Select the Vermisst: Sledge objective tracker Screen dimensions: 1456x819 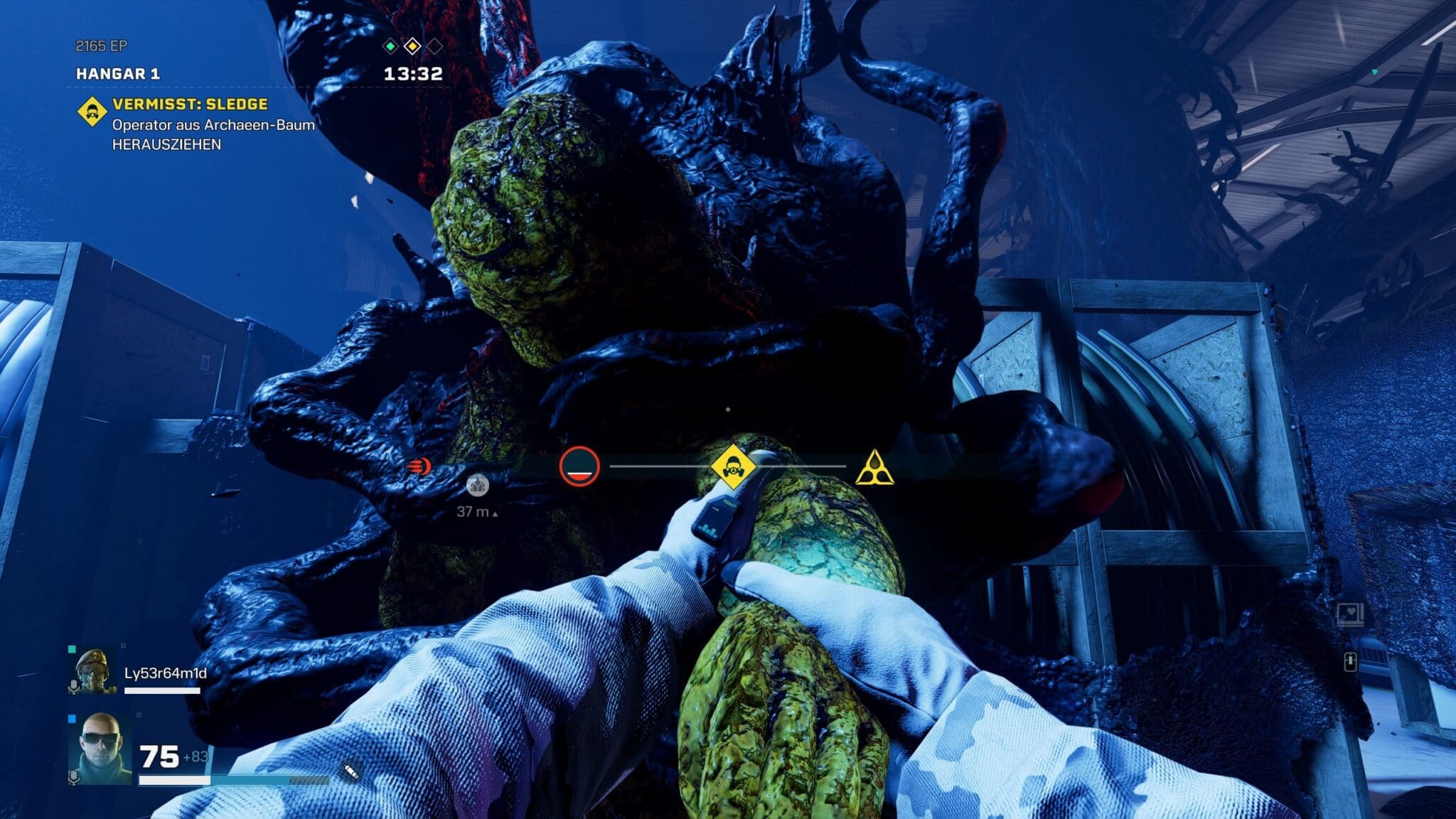(190, 105)
